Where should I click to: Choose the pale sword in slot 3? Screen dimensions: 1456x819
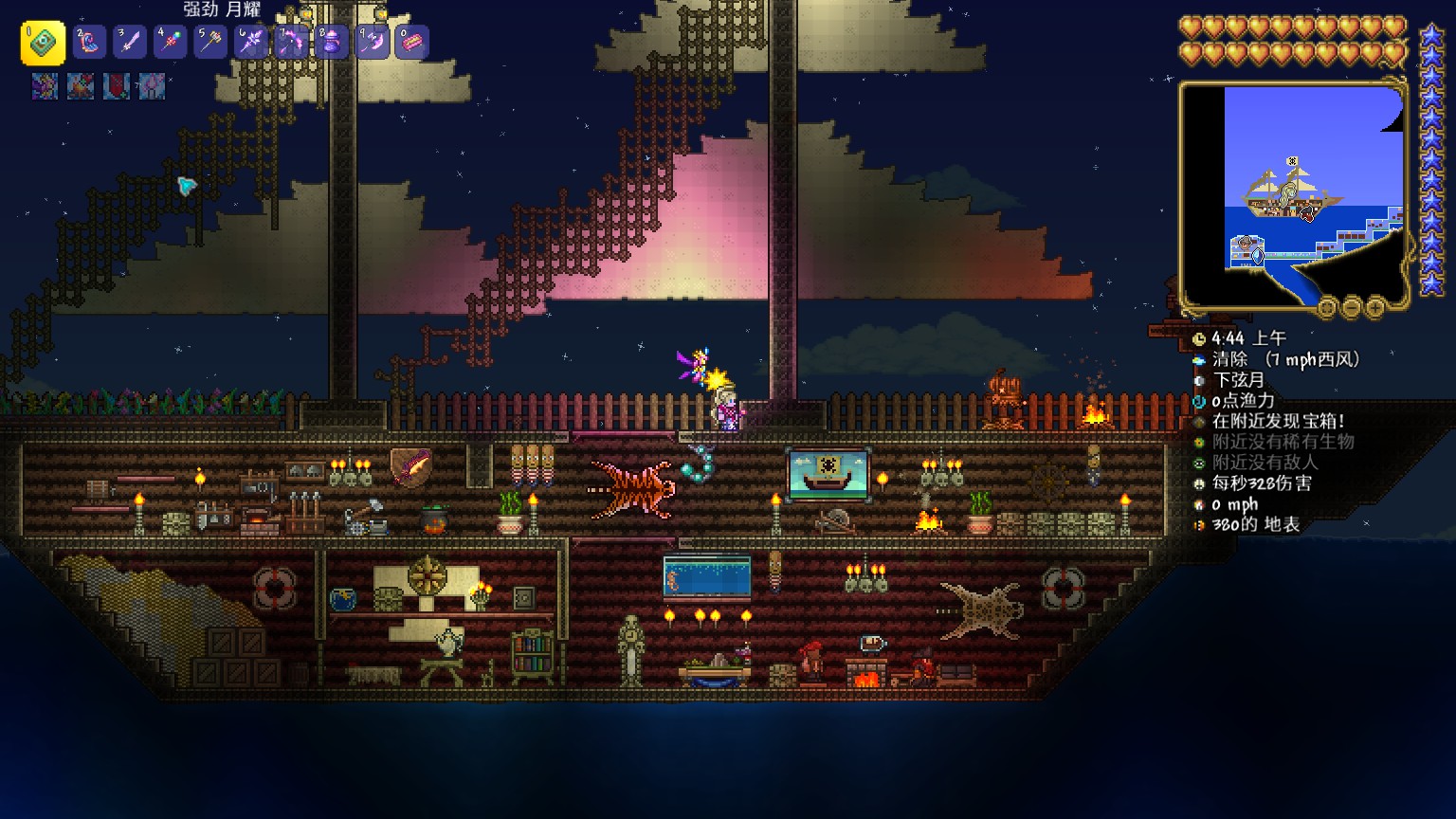pyautogui.click(x=130, y=43)
